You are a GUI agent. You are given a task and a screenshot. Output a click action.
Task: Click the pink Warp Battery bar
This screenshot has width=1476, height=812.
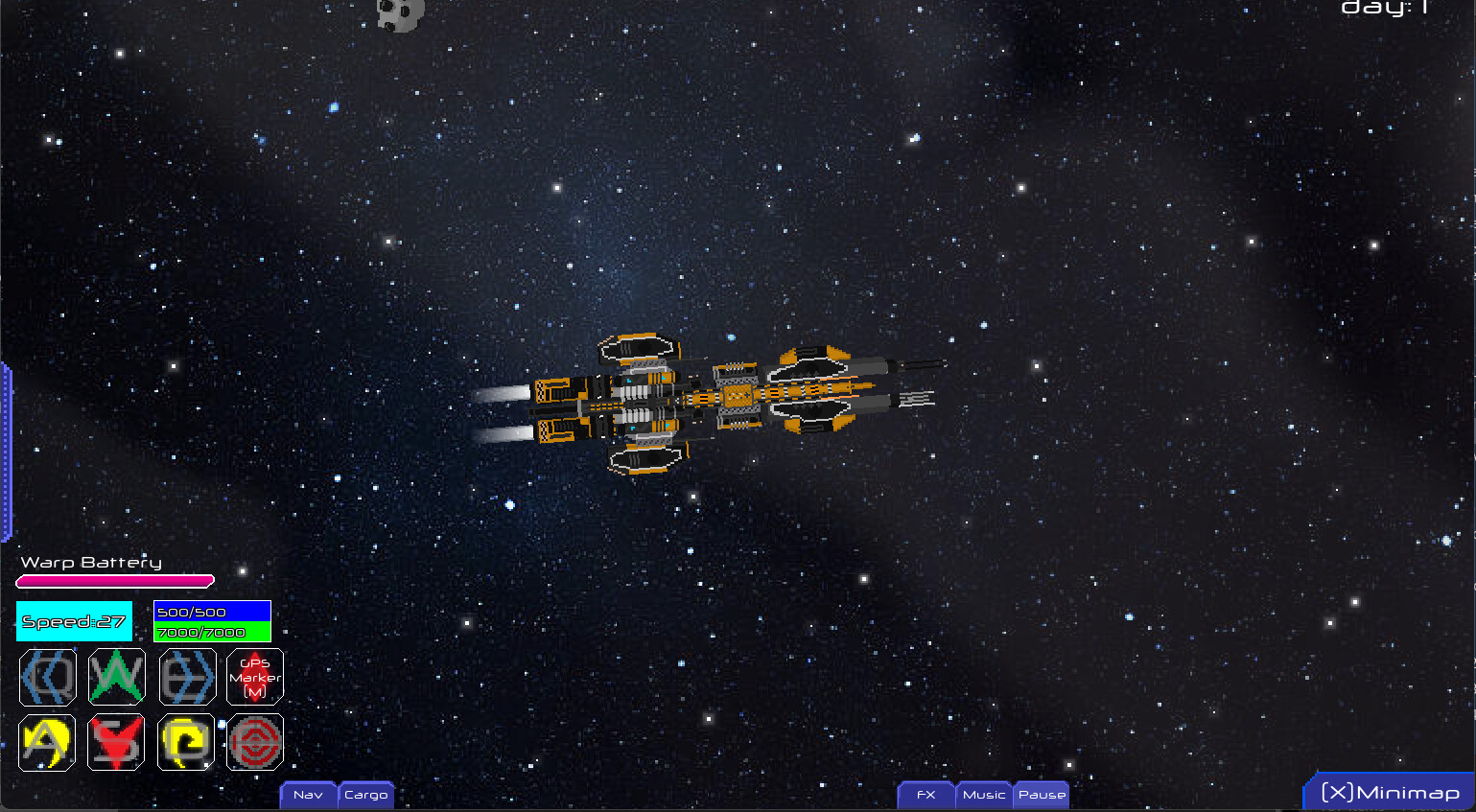pyautogui.click(x=114, y=580)
